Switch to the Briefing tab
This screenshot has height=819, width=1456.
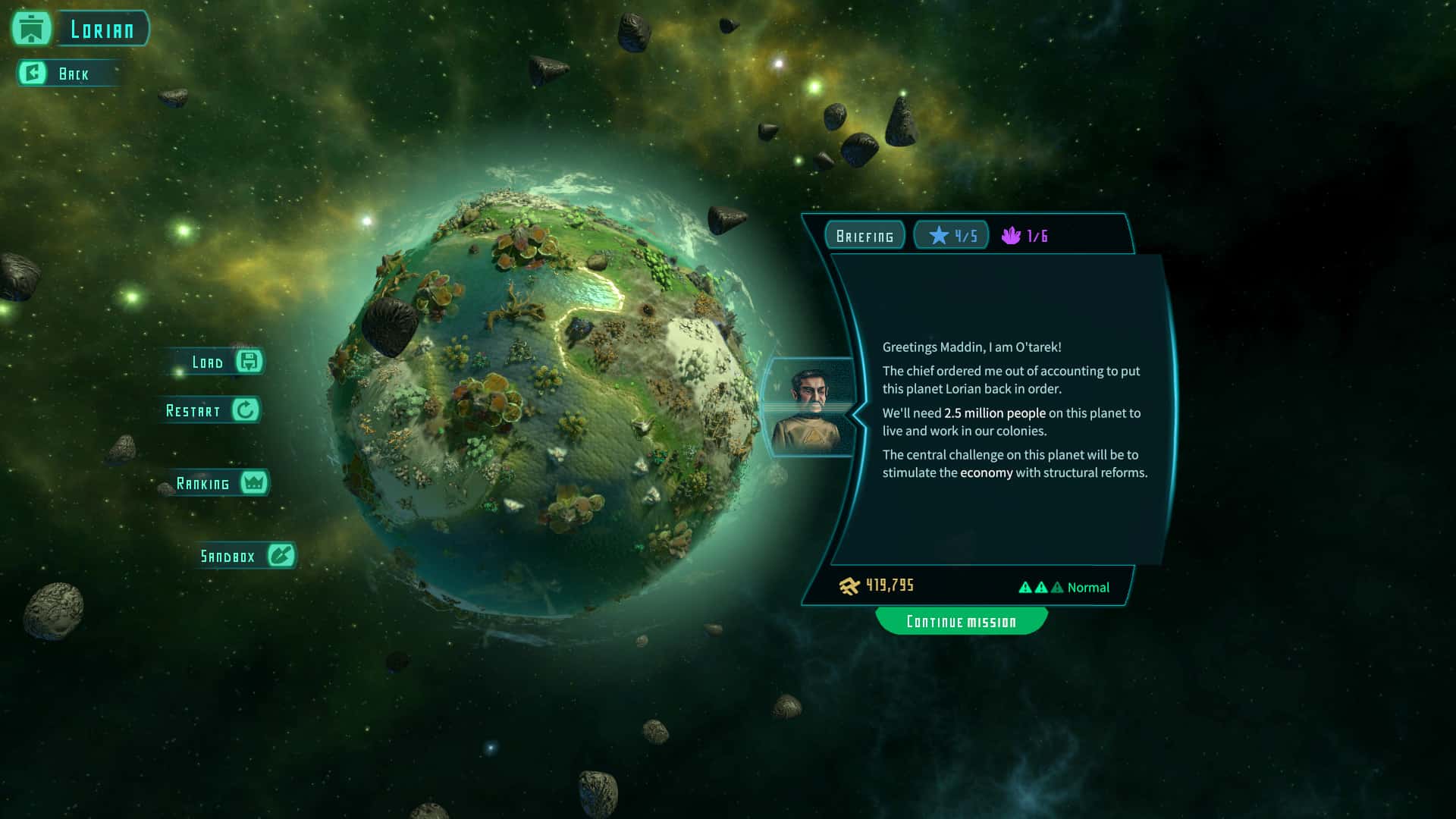coord(864,236)
